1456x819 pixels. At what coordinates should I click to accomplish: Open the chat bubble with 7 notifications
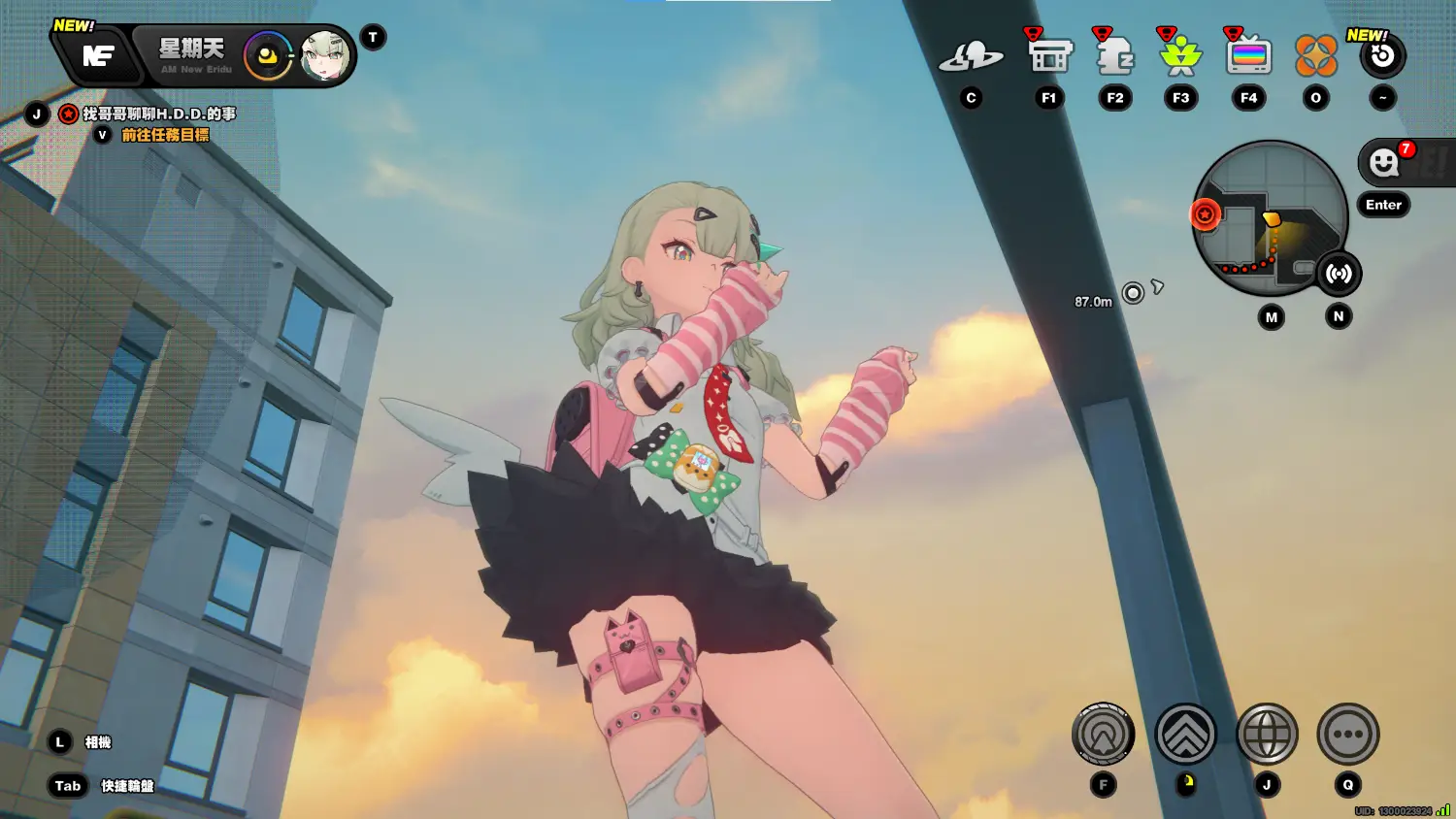pyautogui.click(x=1385, y=163)
